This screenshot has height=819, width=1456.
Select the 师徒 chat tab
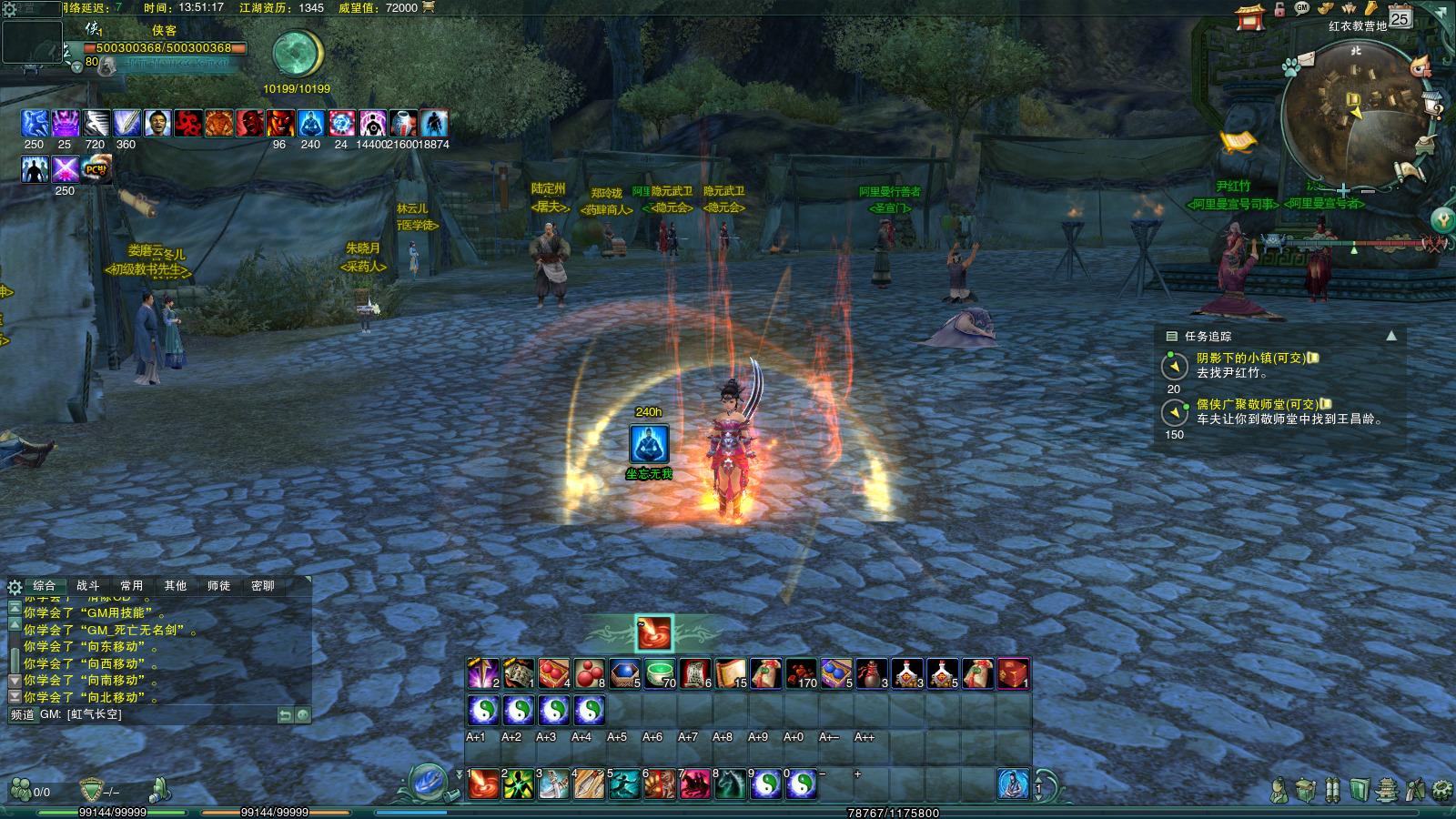click(x=219, y=586)
